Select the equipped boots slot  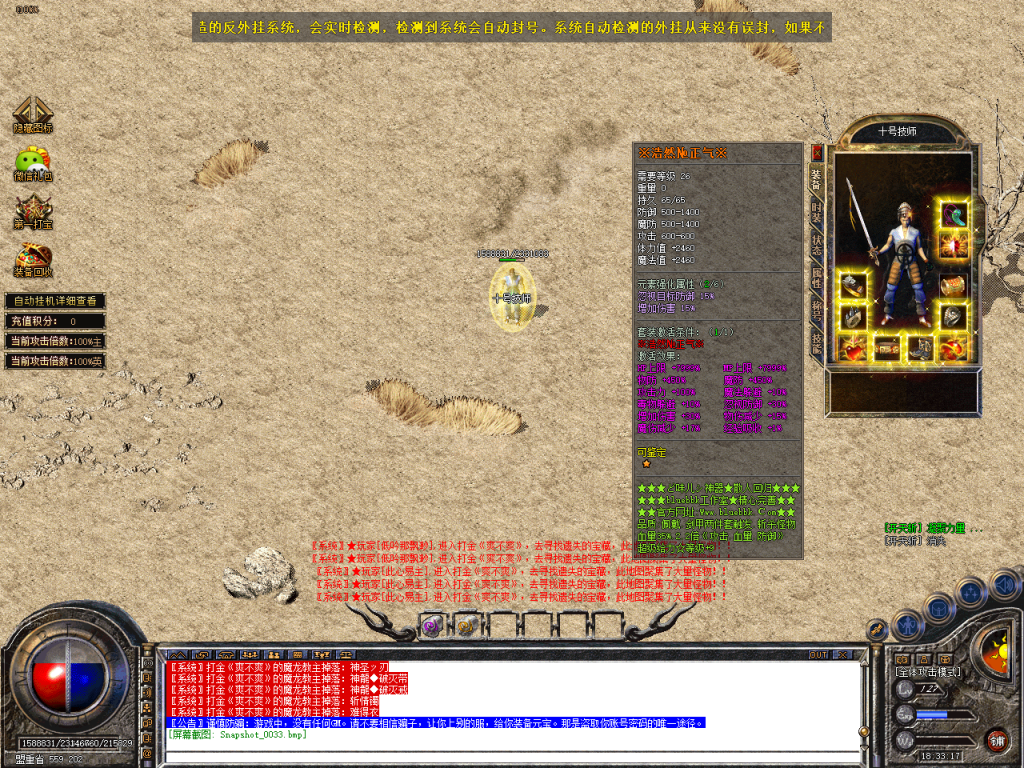tap(920, 348)
